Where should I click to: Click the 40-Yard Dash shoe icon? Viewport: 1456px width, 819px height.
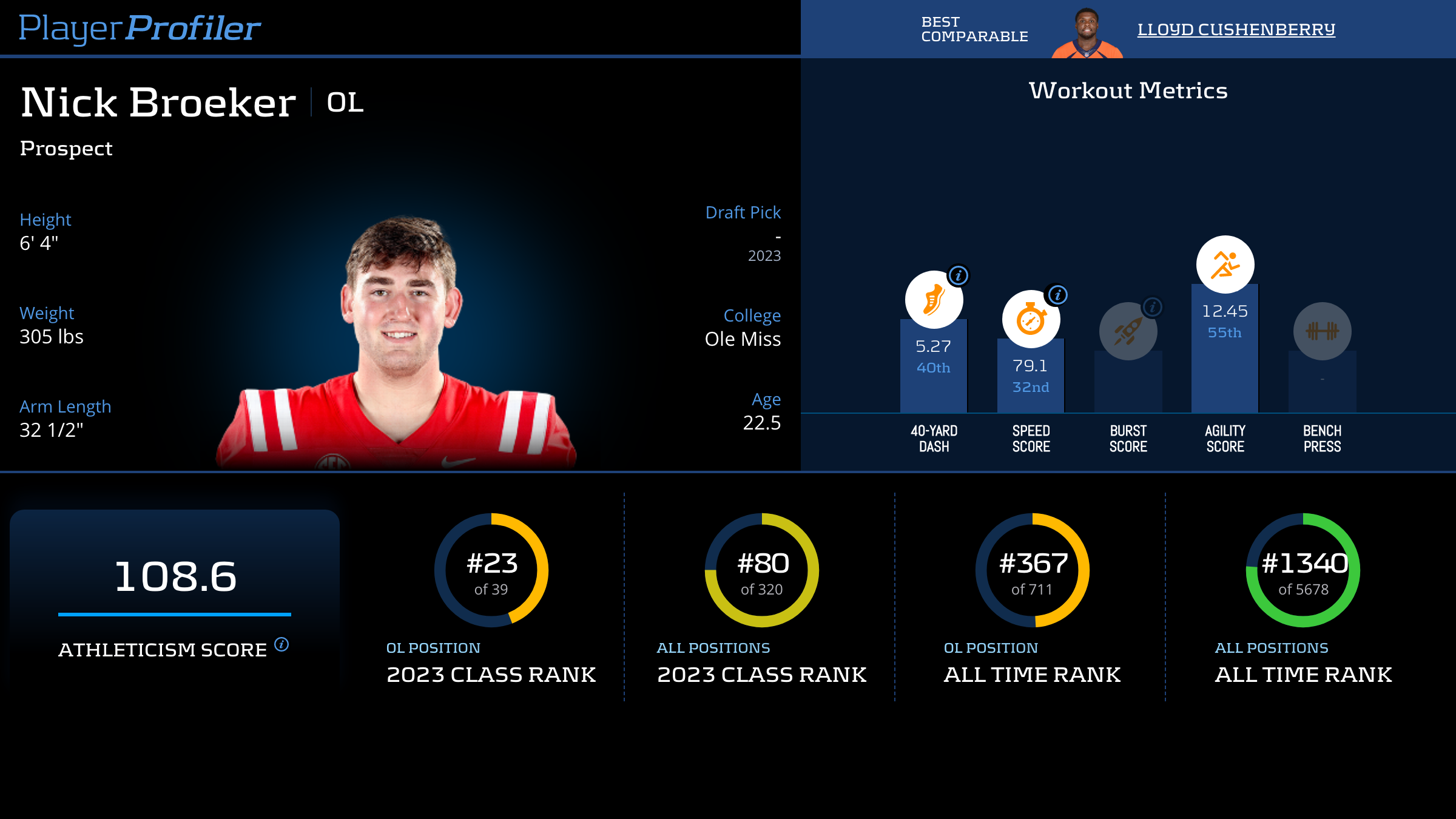[x=933, y=300]
